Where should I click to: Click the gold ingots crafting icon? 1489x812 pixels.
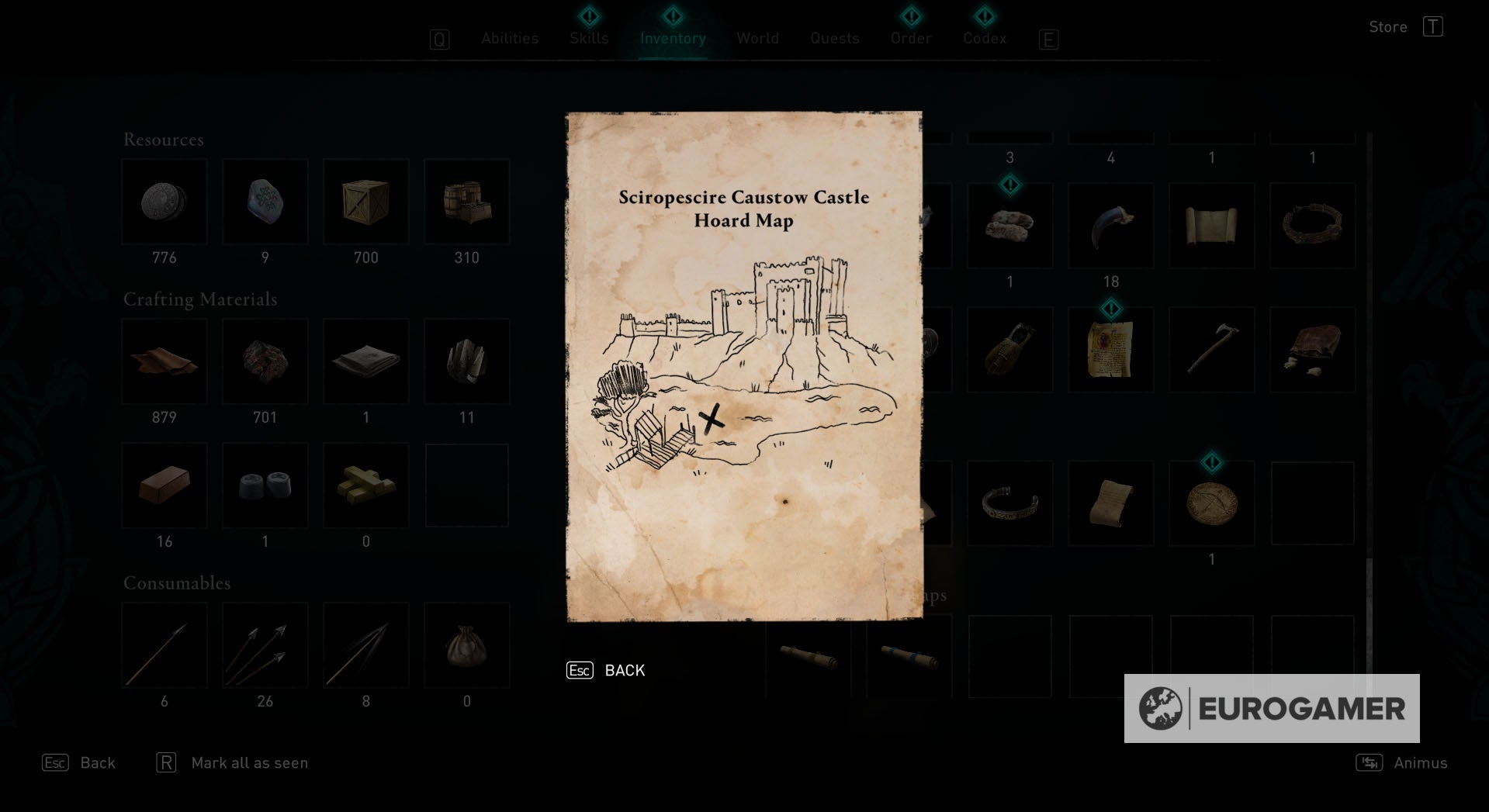(x=365, y=485)
